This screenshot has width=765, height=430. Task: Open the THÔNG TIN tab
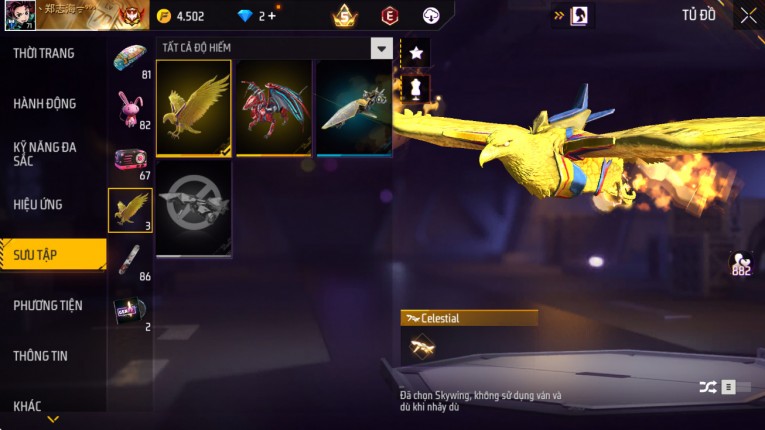(x=41, y=355)
